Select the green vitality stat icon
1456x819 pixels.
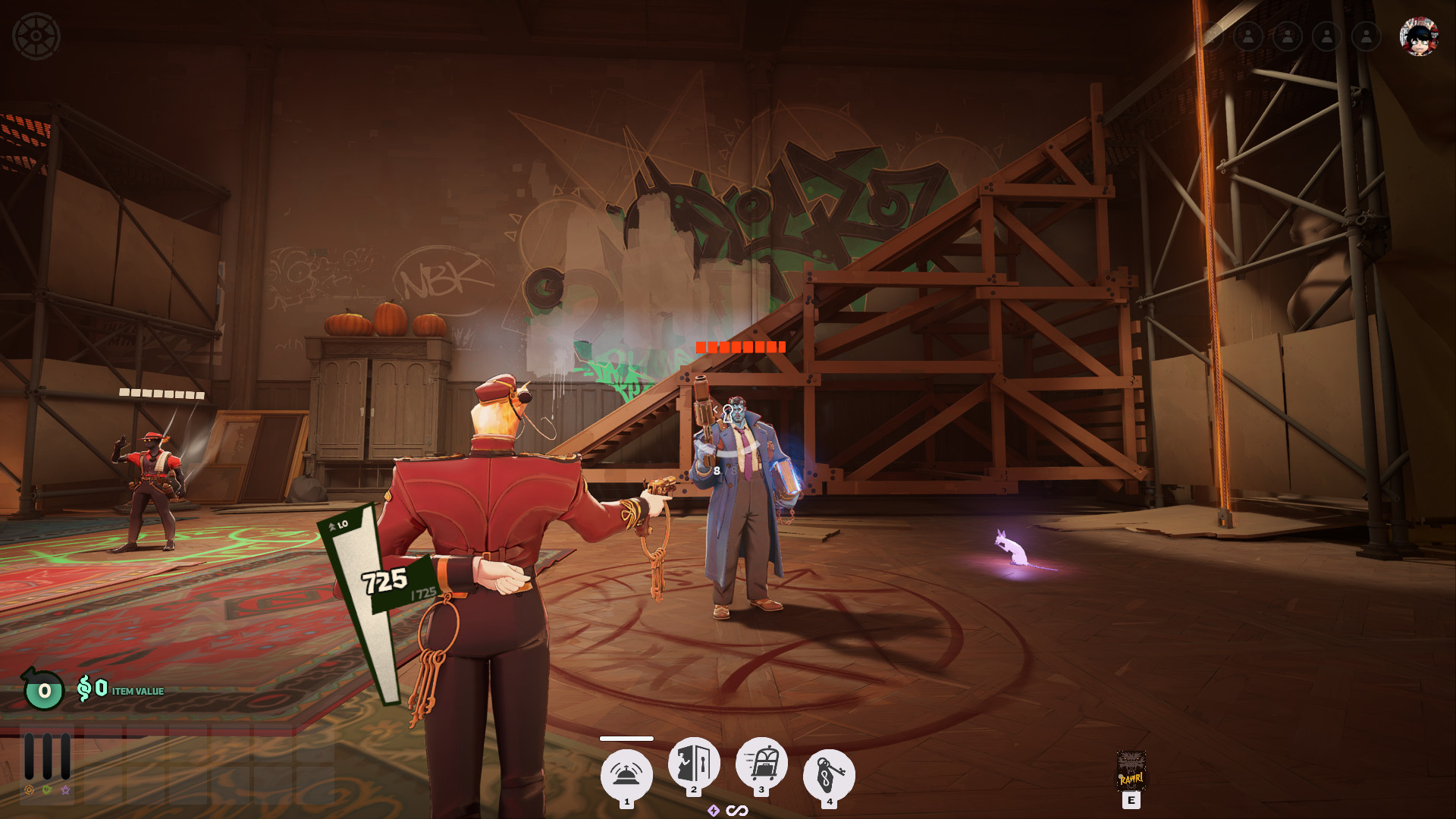[47, 790]
